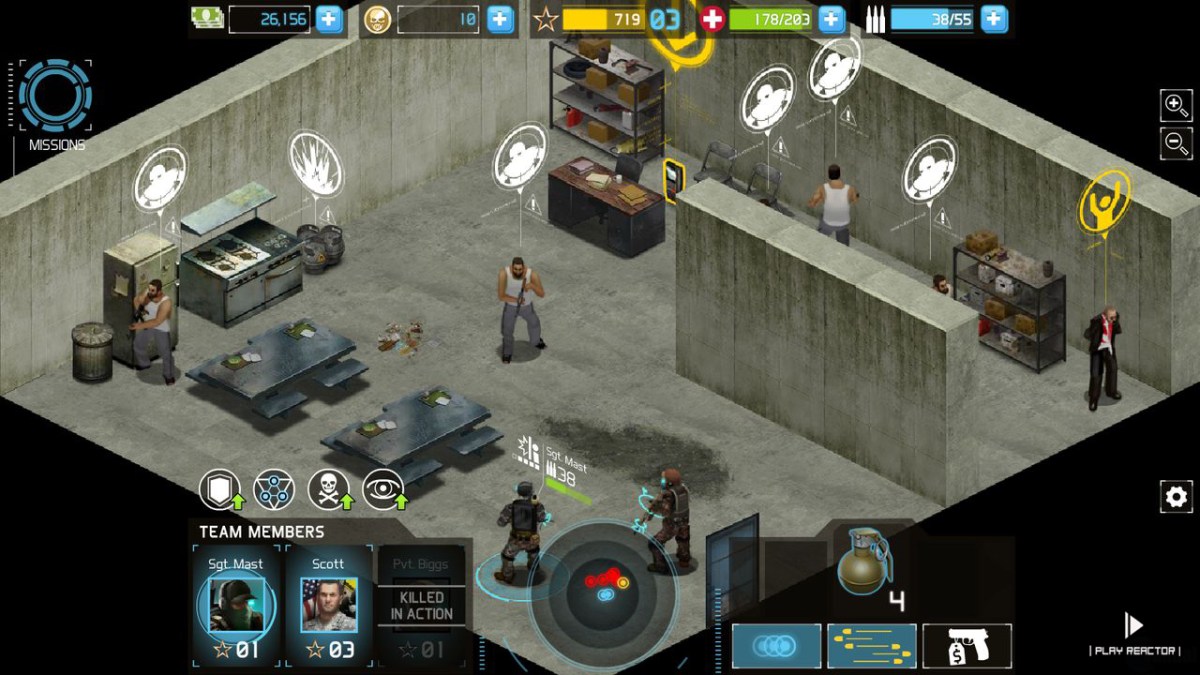
Task: Open settings with the gear icon
Action: coord(1175,496)
